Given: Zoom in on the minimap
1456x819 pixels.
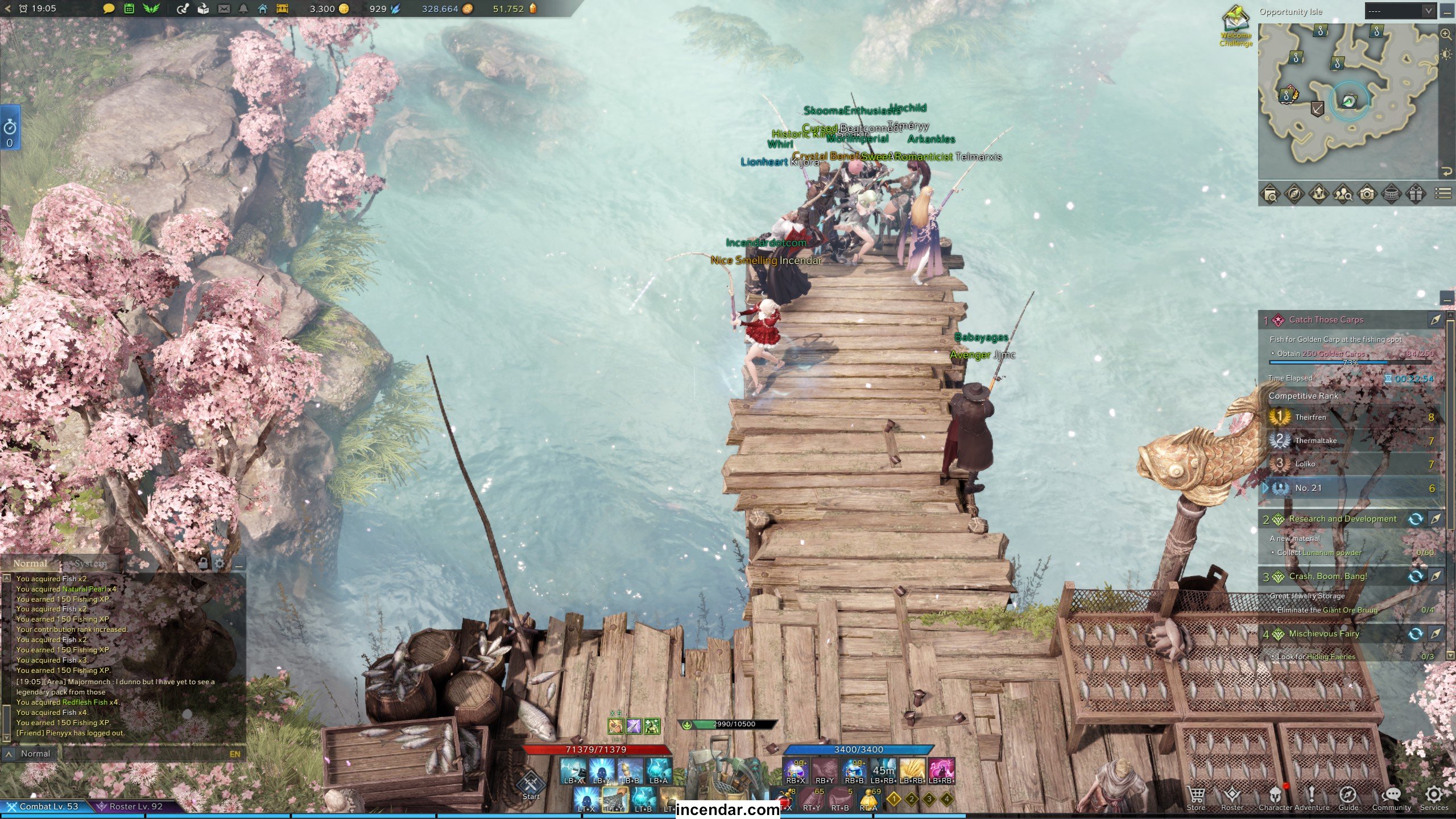Looking at the screenshot, I should (x=1446, y=34).
